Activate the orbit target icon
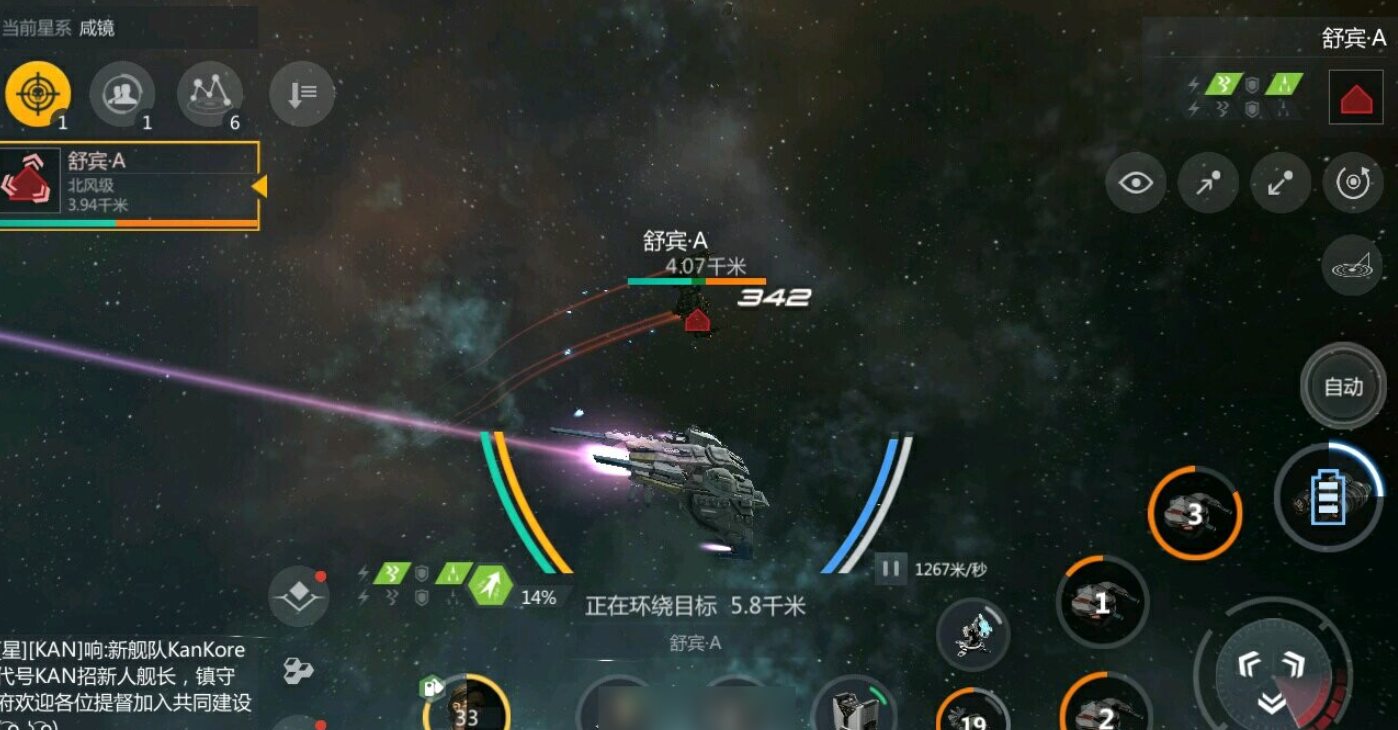1398x730 pixels. 1354,183
